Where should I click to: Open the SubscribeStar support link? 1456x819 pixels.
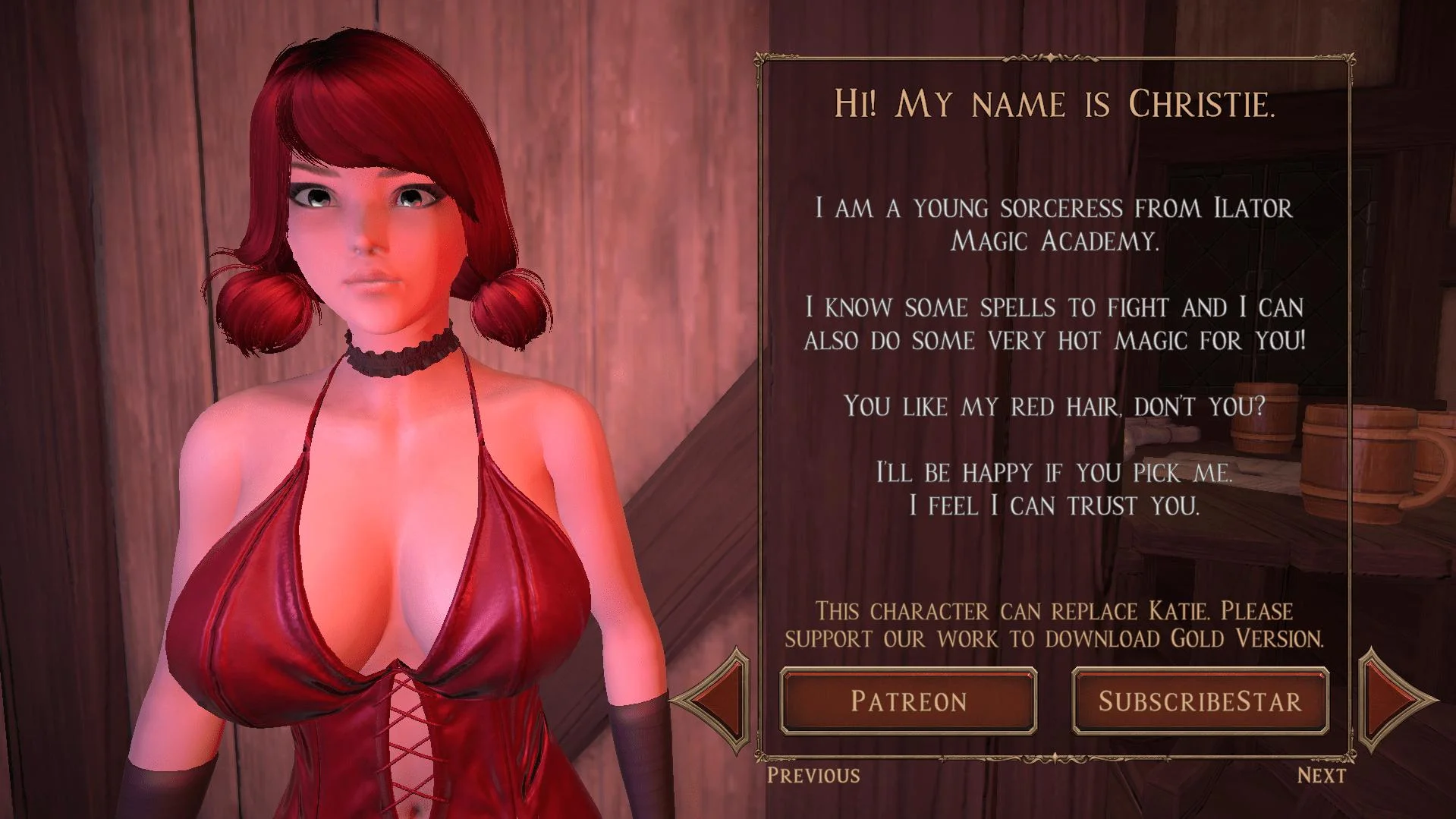point(1200,701)
